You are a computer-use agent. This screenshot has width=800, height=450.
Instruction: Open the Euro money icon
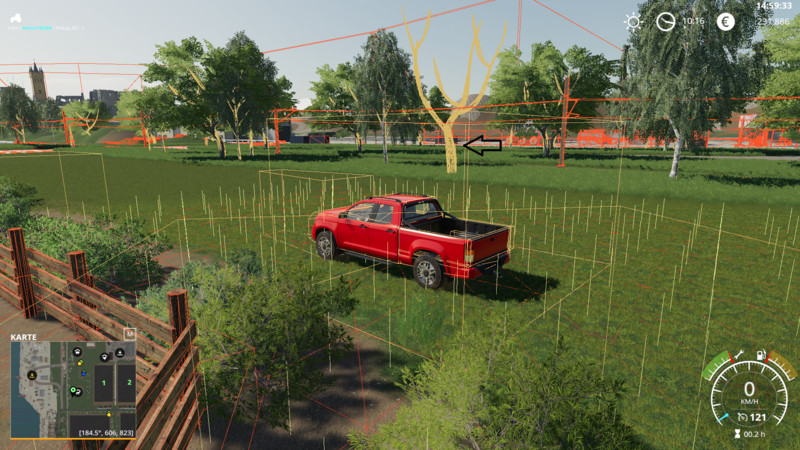(x=725, y=21)
